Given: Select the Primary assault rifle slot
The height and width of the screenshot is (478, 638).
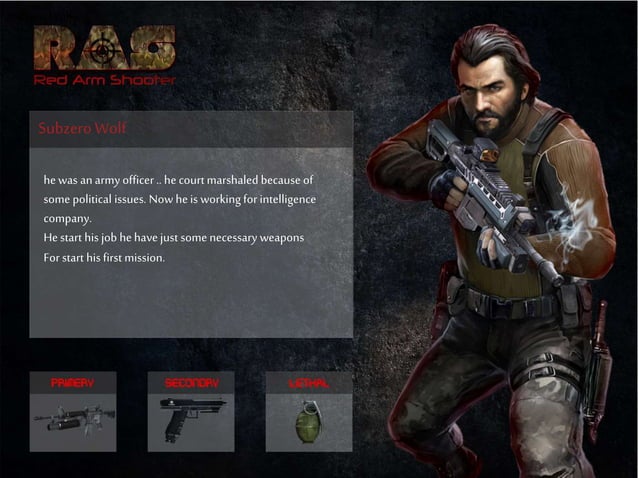Looking at the screenshot, I should 72,411.
